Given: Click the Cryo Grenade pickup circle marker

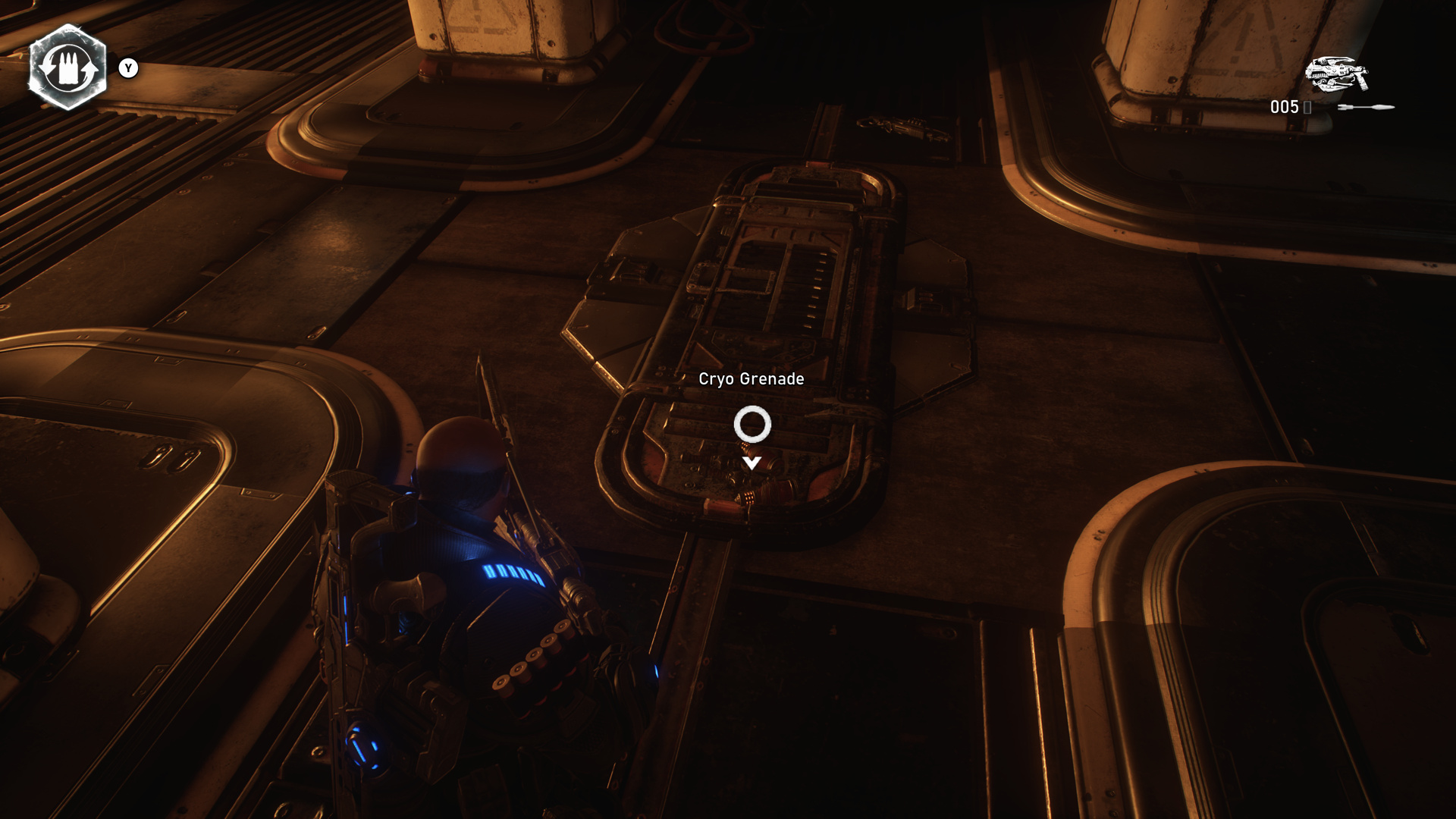Looking at the screenshot, I should pyautogui.click(x=752, y=424).
